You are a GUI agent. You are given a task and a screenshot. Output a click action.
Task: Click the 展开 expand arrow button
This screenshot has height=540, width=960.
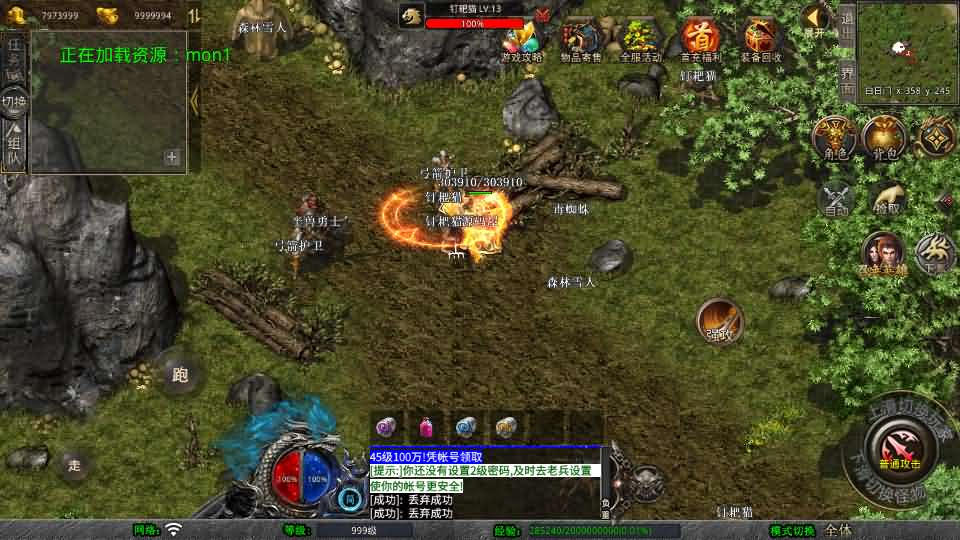click(815, 20)
